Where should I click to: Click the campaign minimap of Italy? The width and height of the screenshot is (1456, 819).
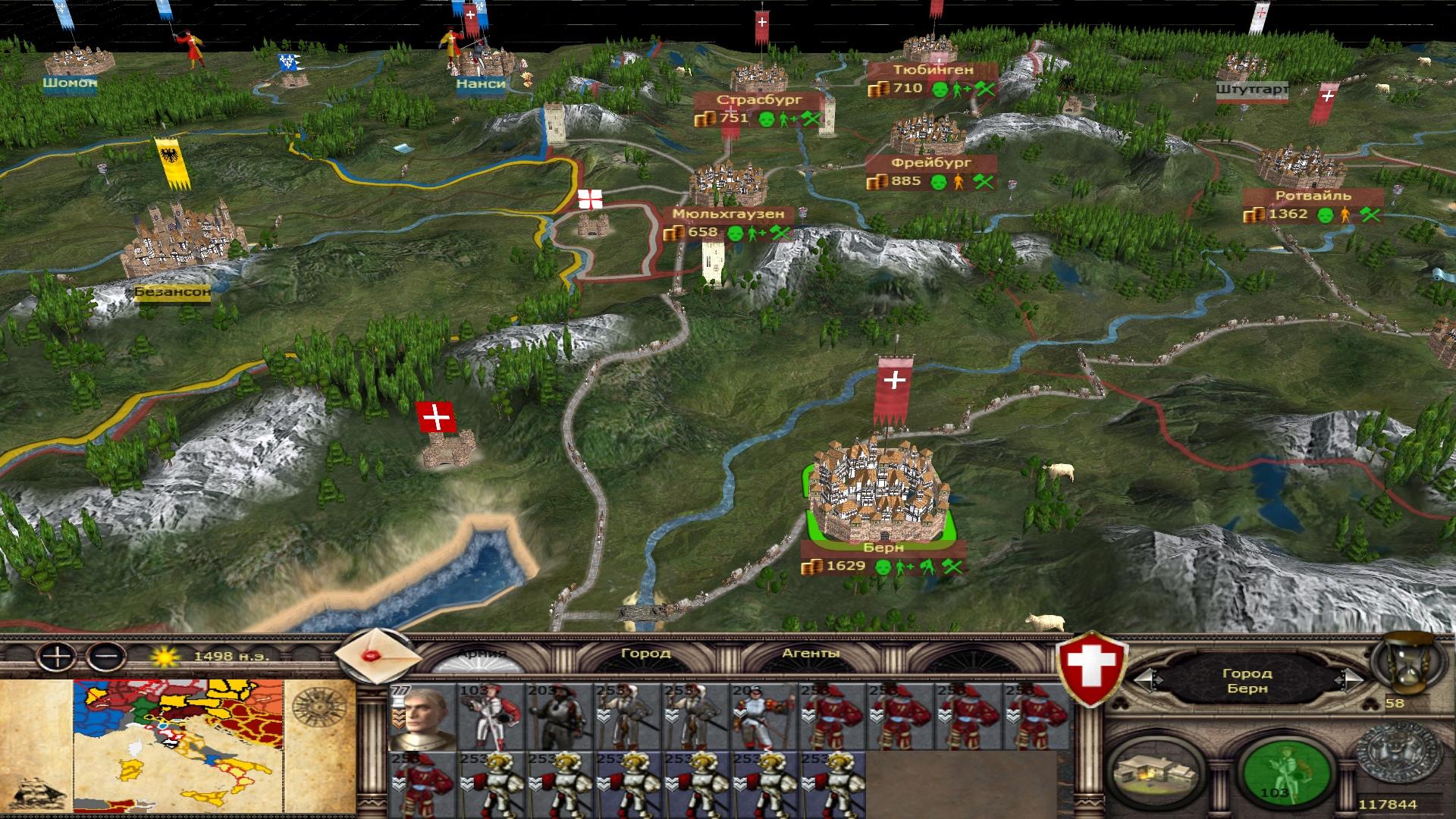coord(178,747)
